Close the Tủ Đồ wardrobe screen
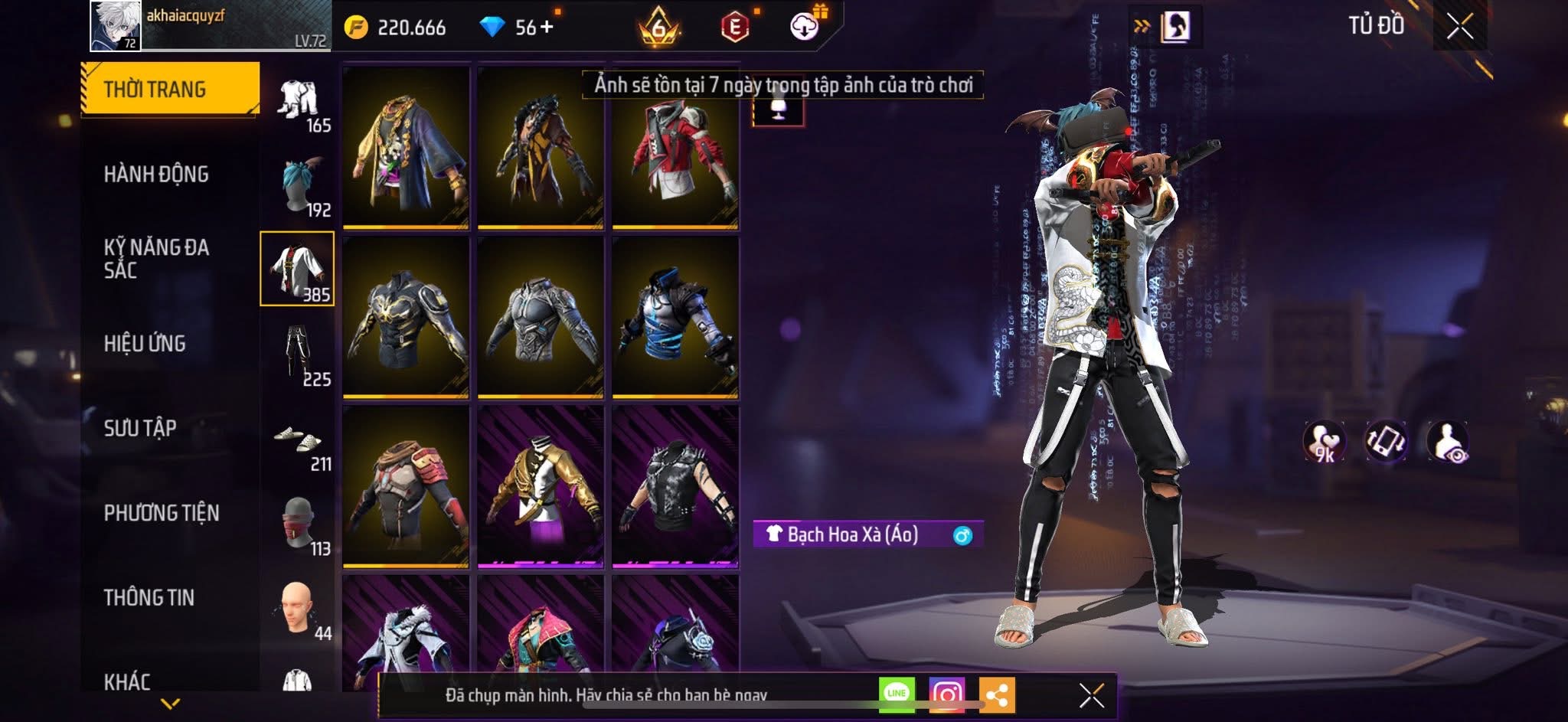The image size is (1568, 722). pyautogui.click(x=1459, y=27)
